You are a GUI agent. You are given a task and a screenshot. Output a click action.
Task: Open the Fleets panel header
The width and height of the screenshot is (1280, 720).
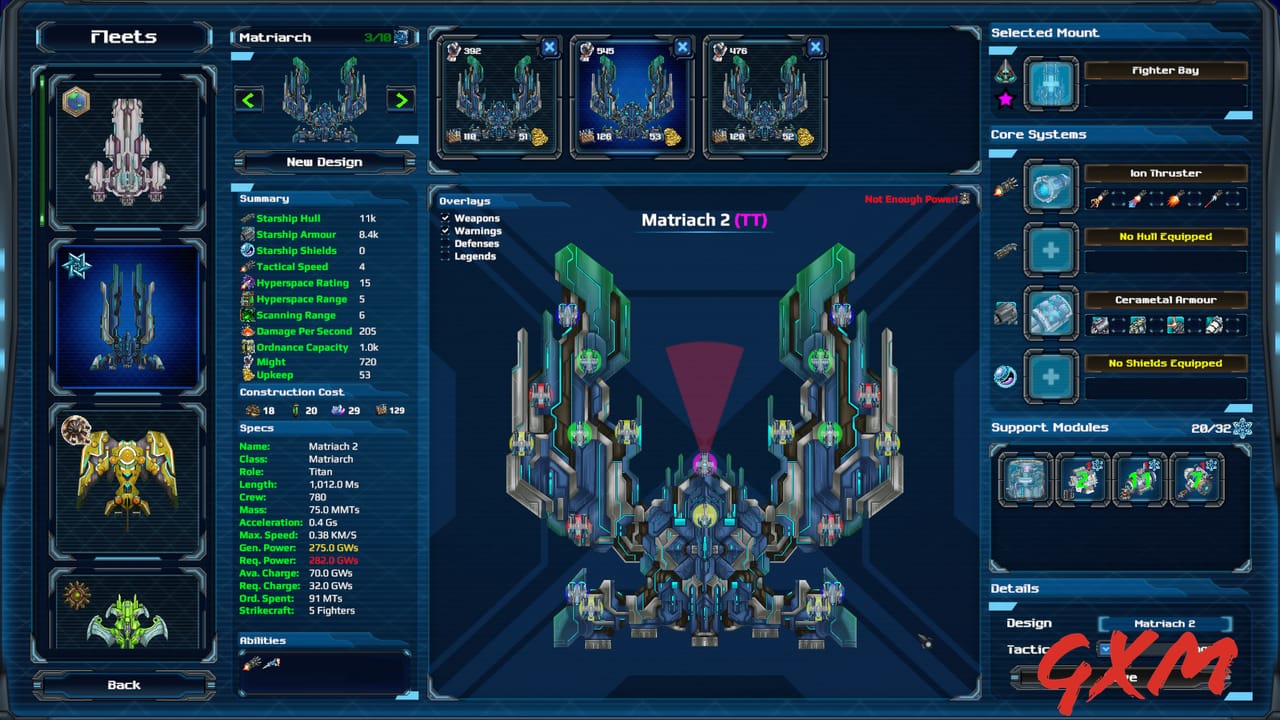coord(122,36)
